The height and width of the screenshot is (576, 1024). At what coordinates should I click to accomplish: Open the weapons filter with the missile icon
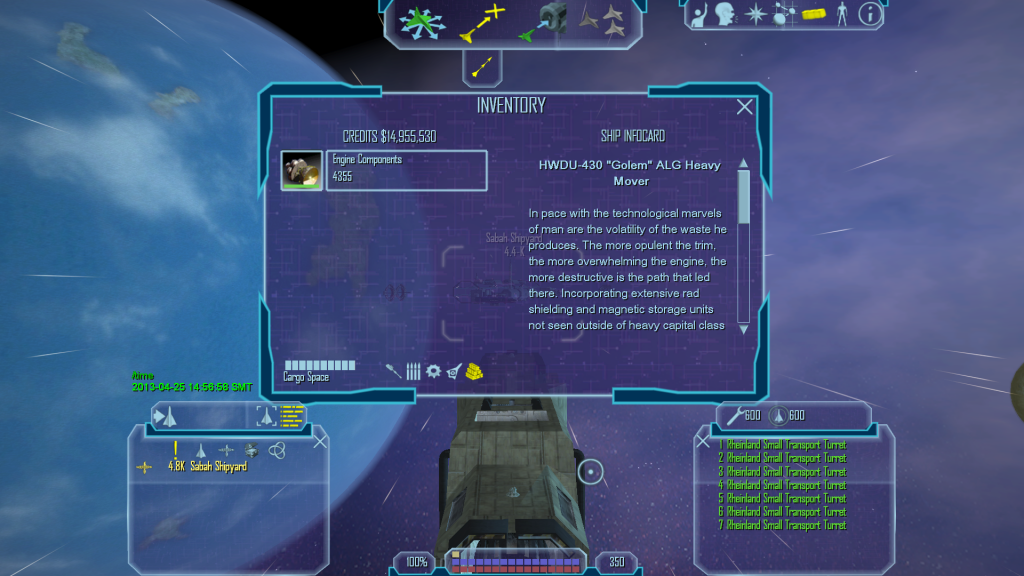(x=394, y=371)
